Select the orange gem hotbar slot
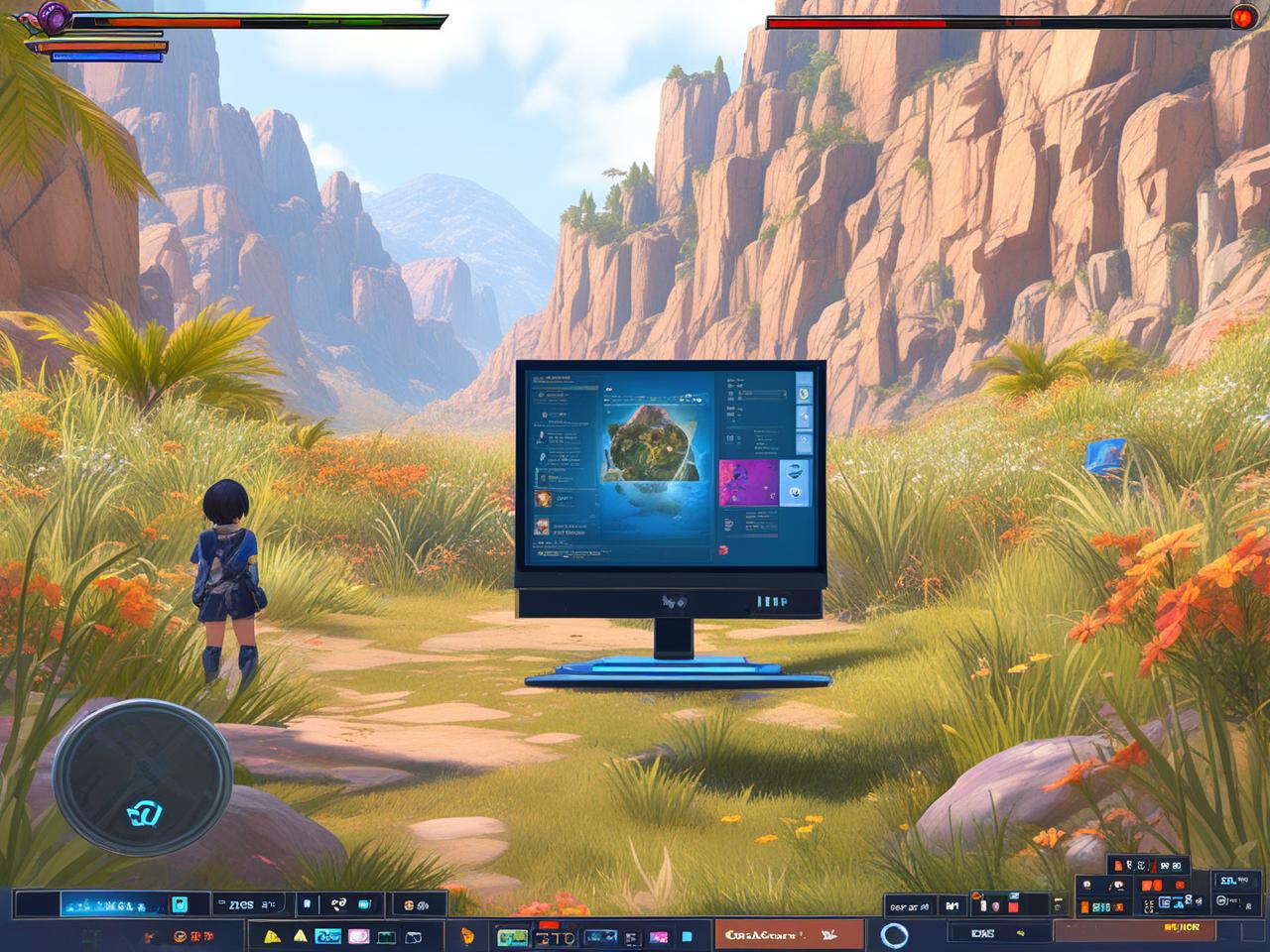The image size is (1270, 952). tap(467, 935)
